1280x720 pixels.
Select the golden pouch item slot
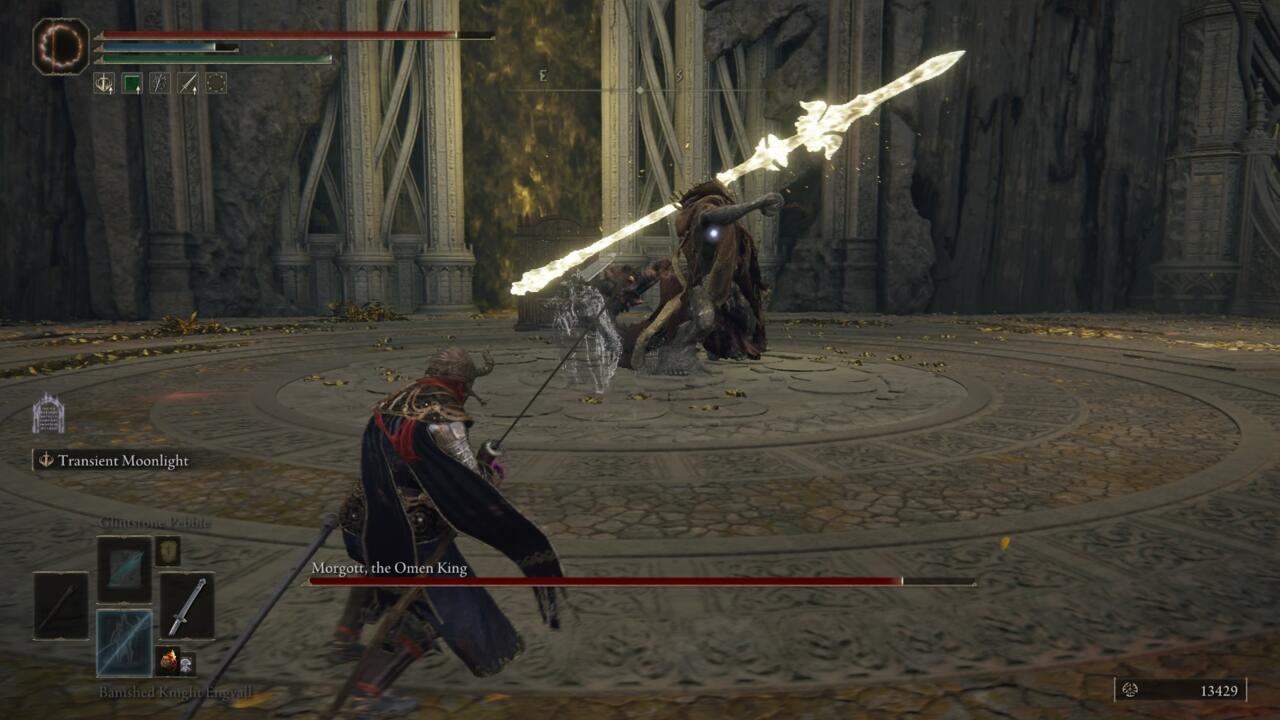point(167,552)
